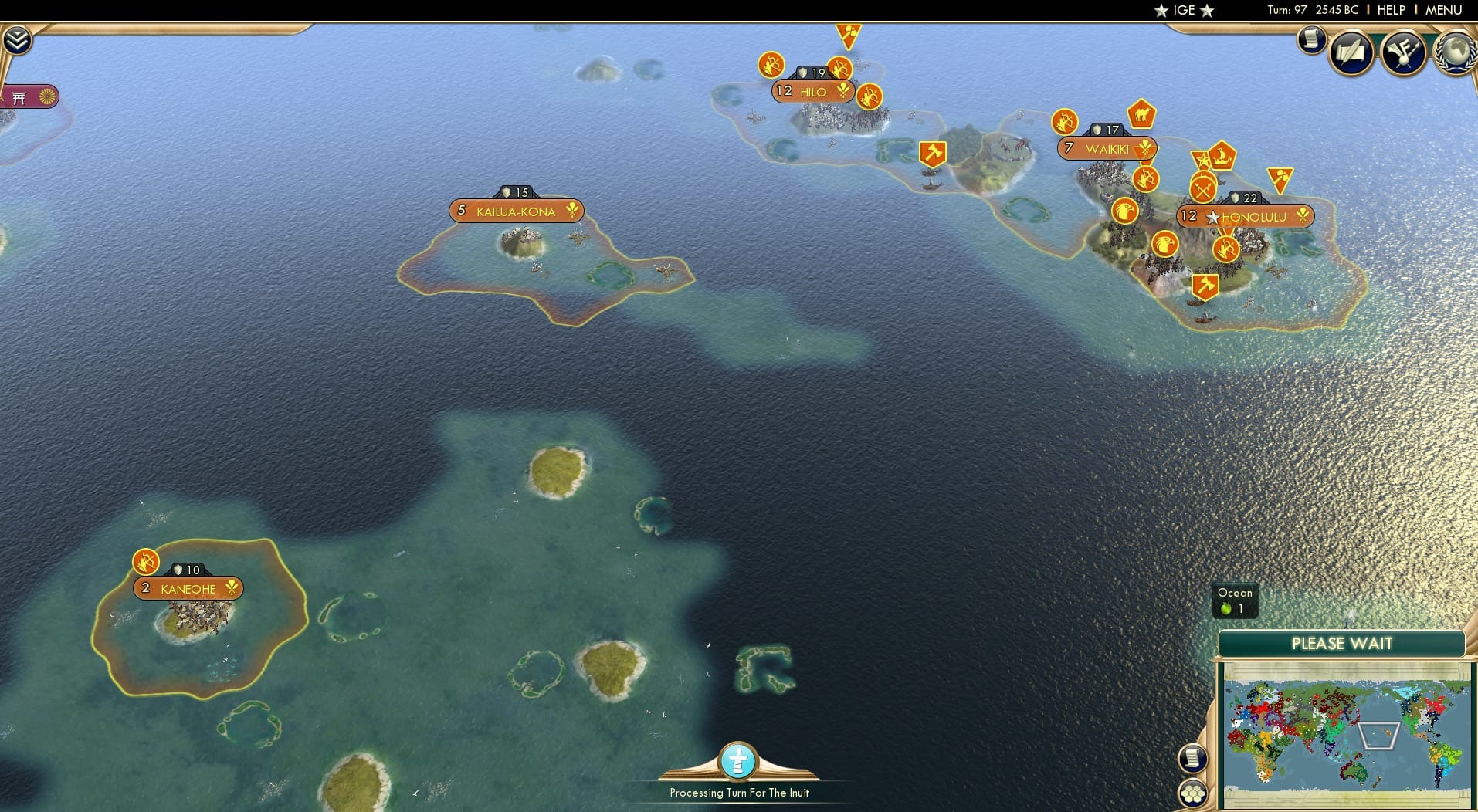Click the torii shrine banner on the left edge
Viewport: 1478px width, 812px height.
click(31, 98)
